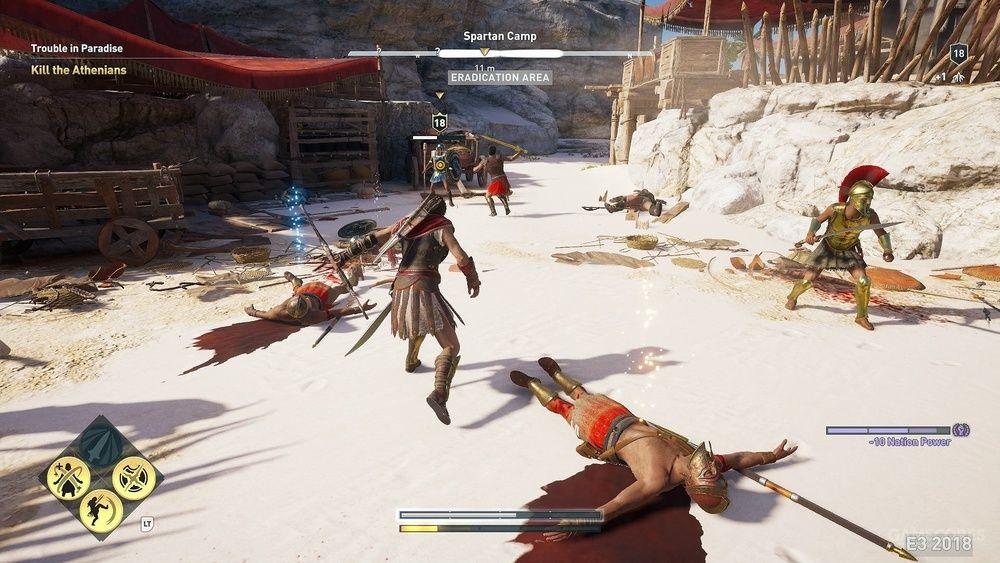
Task: Click the compass bar under Spartan Camp
Action: [499, 53]
